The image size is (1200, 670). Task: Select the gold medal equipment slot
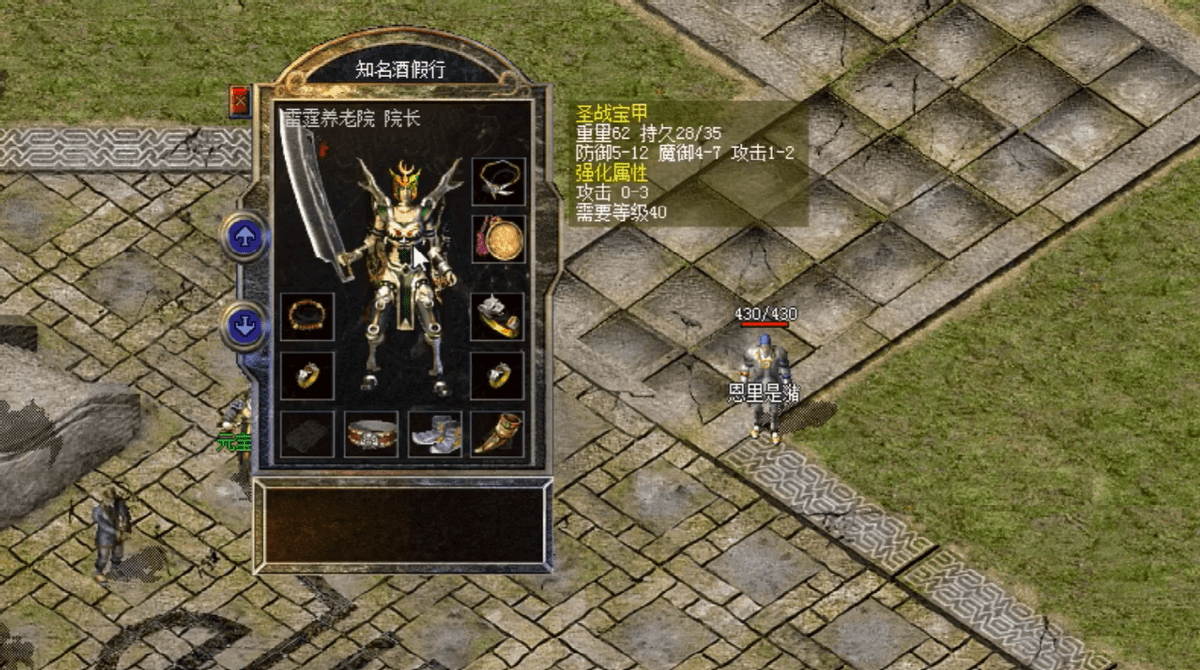[497, 239]
